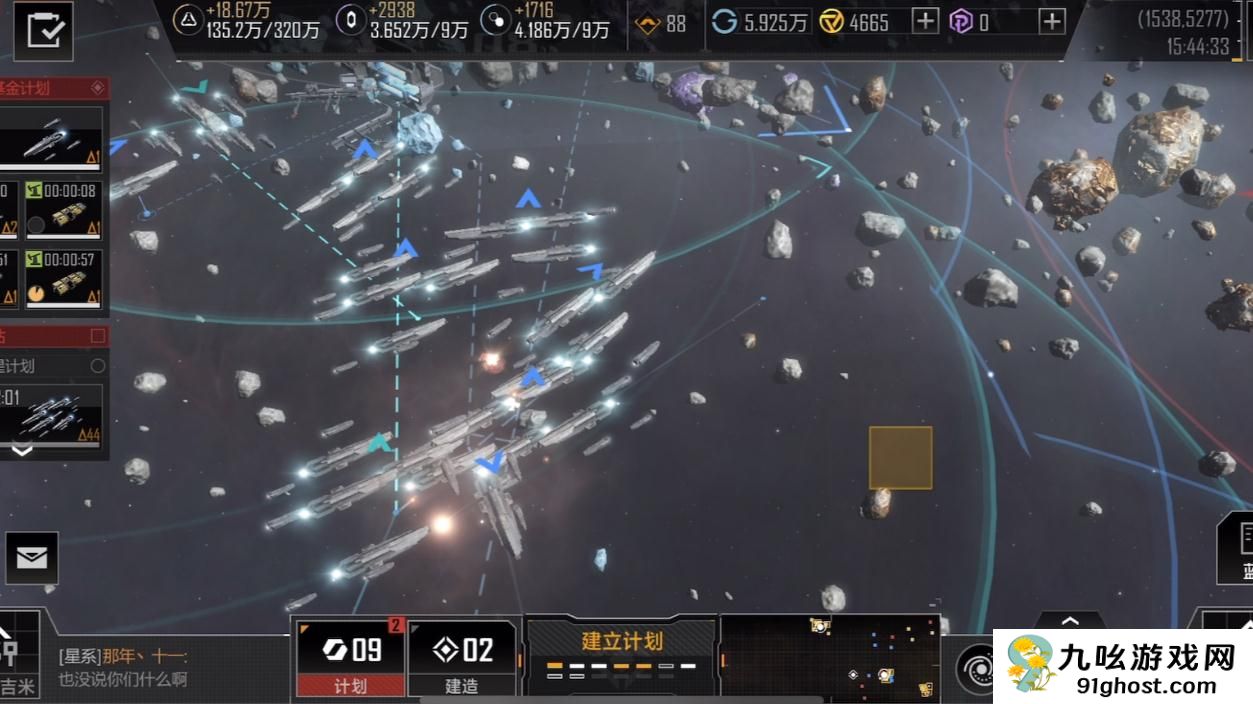The width and height of the screenshot is (1253, 704).
Task: Expand the left panel with the down chevron
Action: [21, 451]
